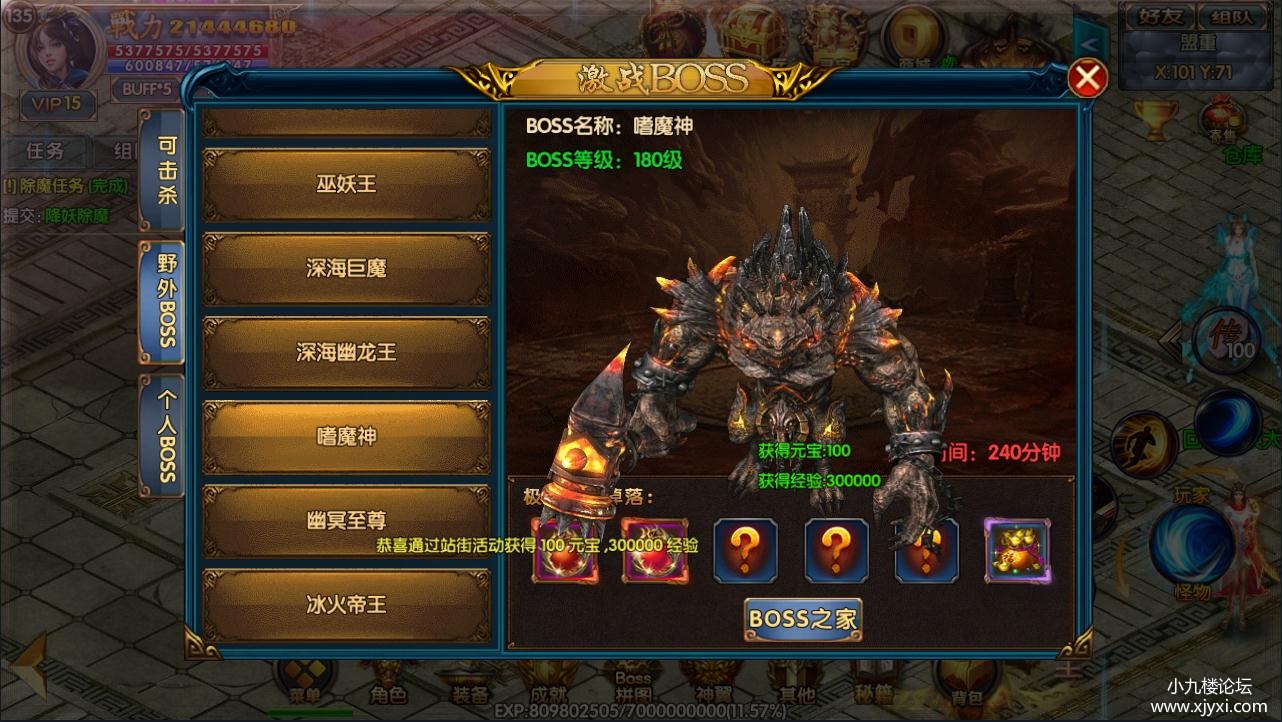Select the 幽冥至尊 boss entry

coord(346,521)
